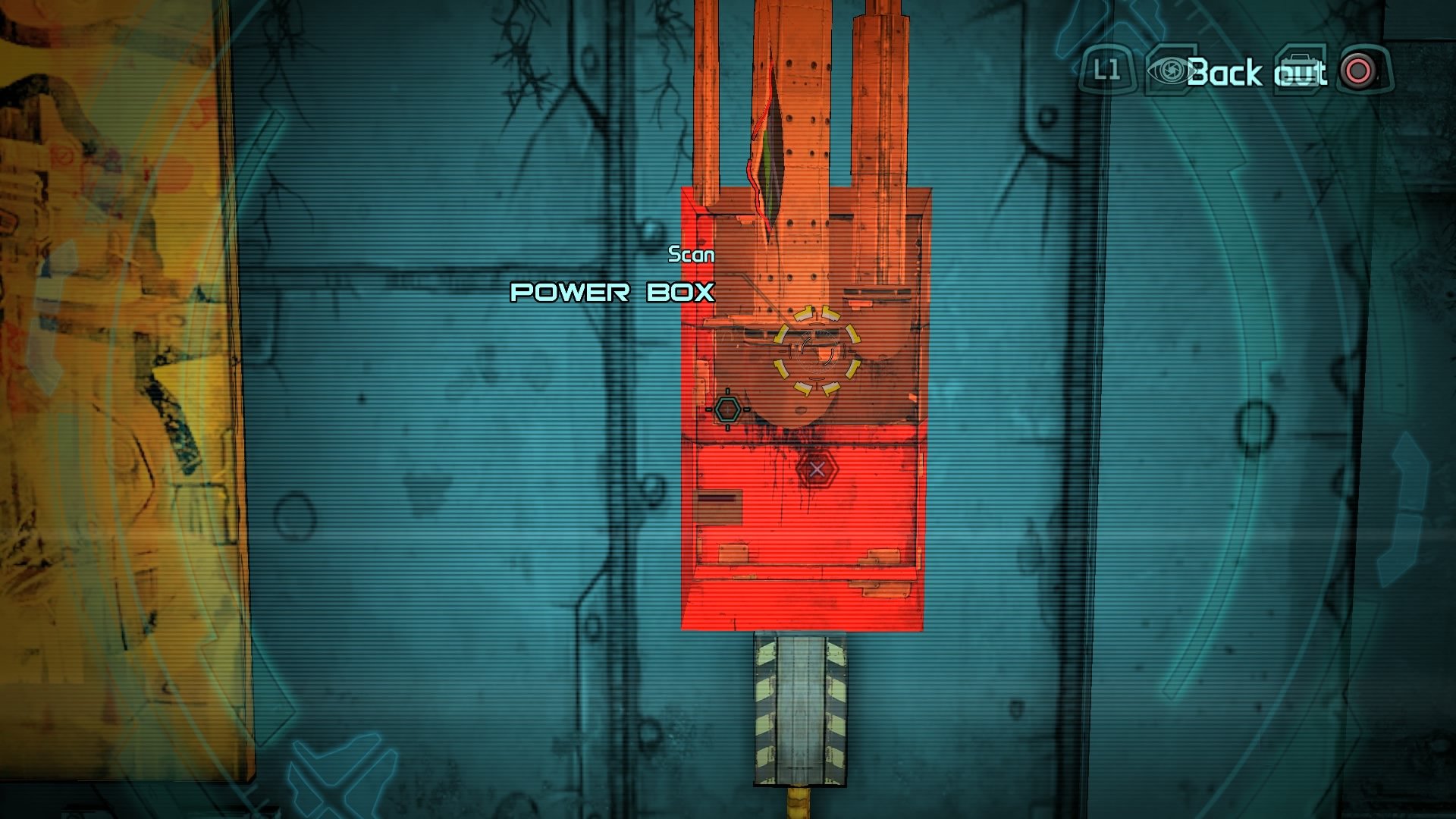Select the red hexagon X marker
Image resolution: width=1456 pixels, height=819 pixels.
pyautogui.click(x=817, y=469)
